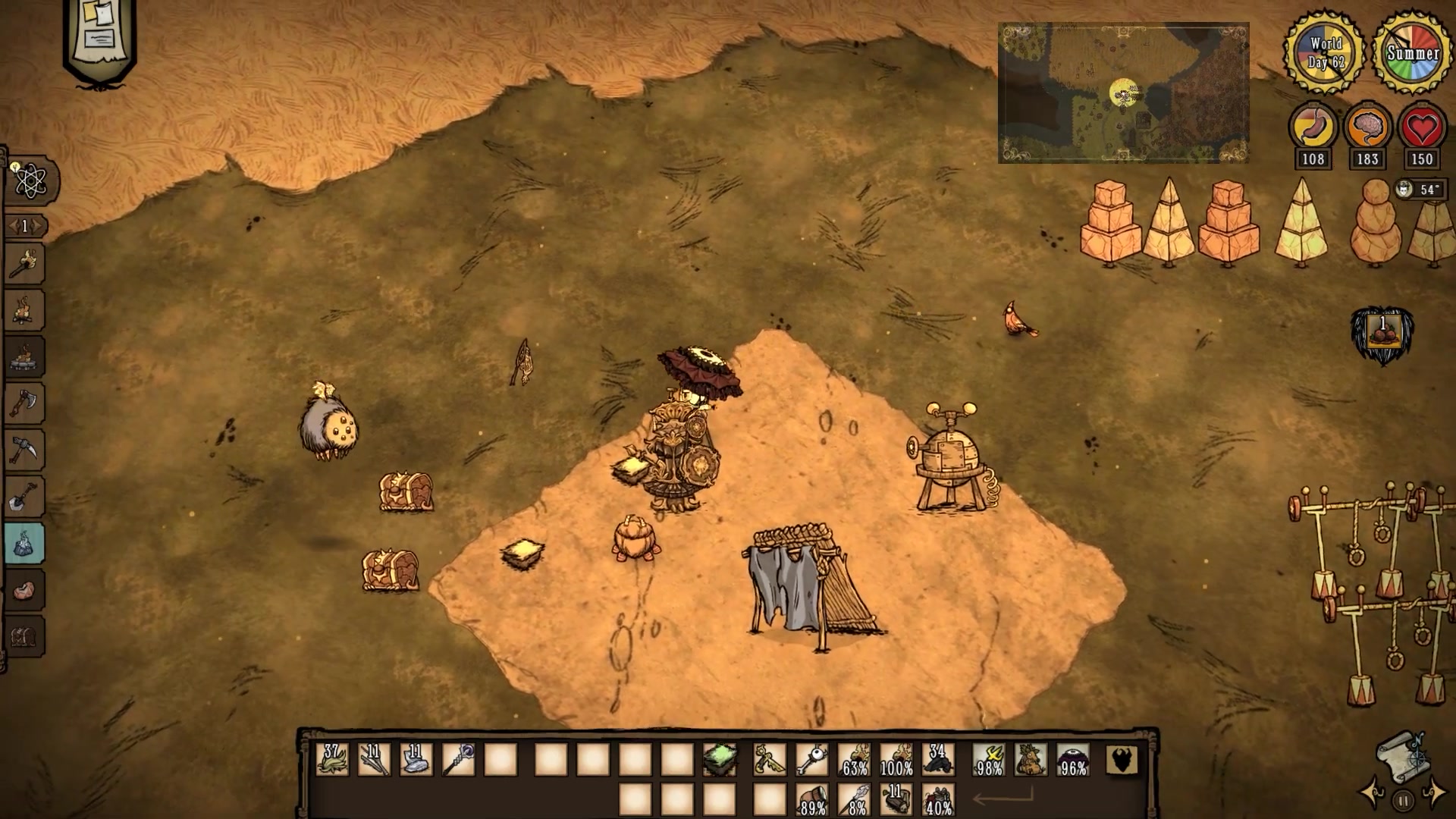
Task: Click the hand-slot item at 98%
Action: click(989, 759)
